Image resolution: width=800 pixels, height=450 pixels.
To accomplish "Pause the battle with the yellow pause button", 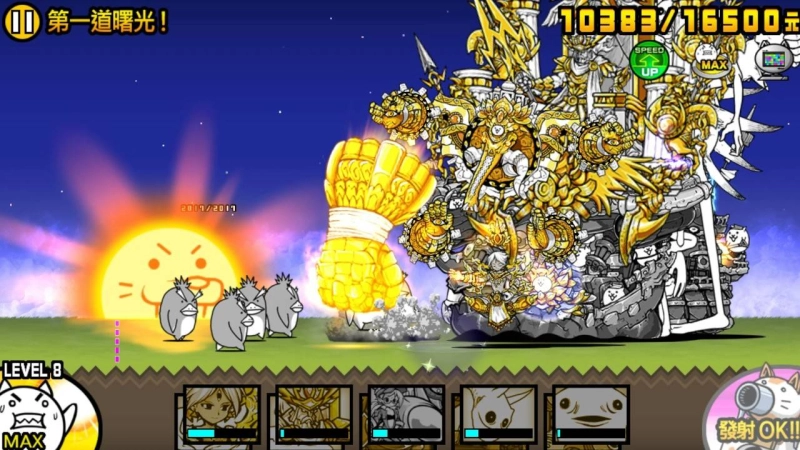I will 21,21.
